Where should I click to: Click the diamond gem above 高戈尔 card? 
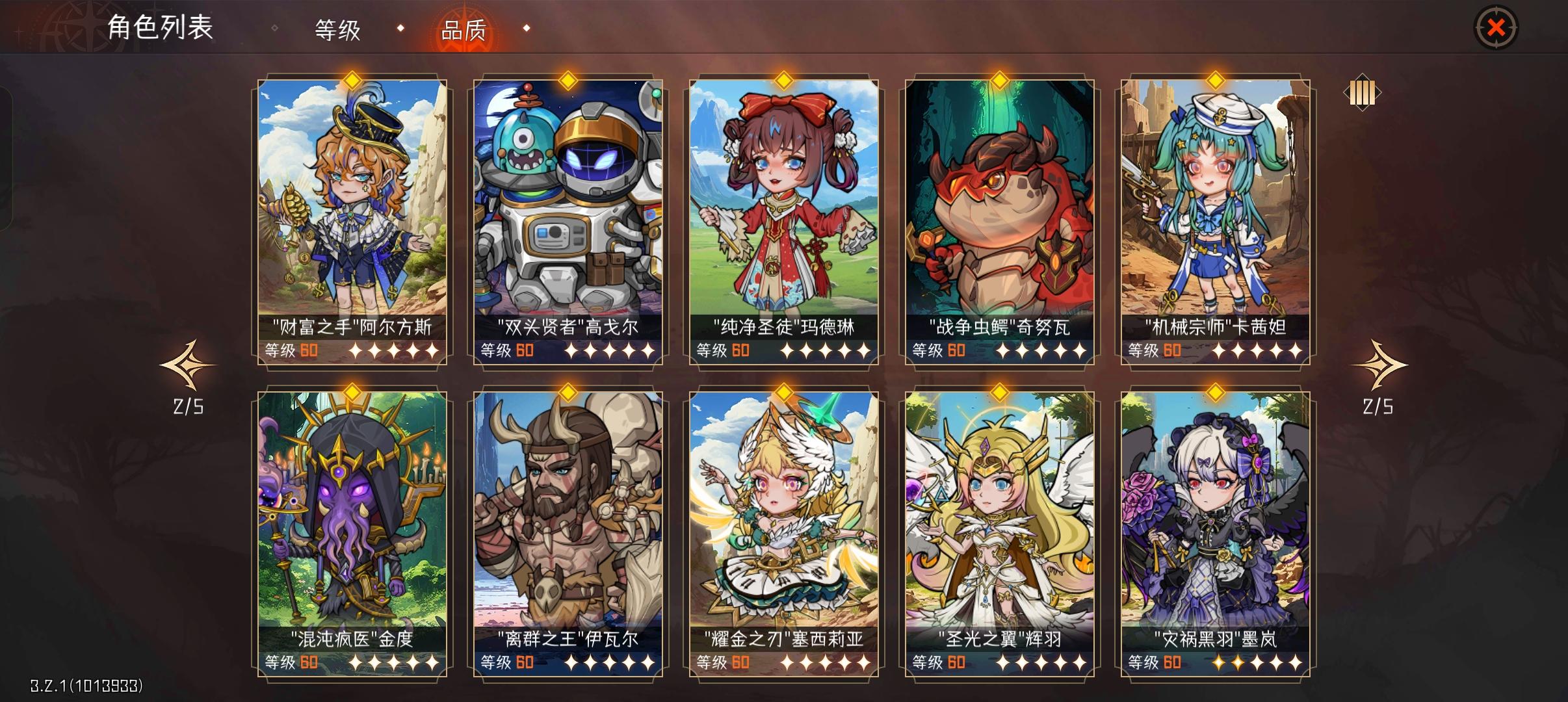coord(567,81)
